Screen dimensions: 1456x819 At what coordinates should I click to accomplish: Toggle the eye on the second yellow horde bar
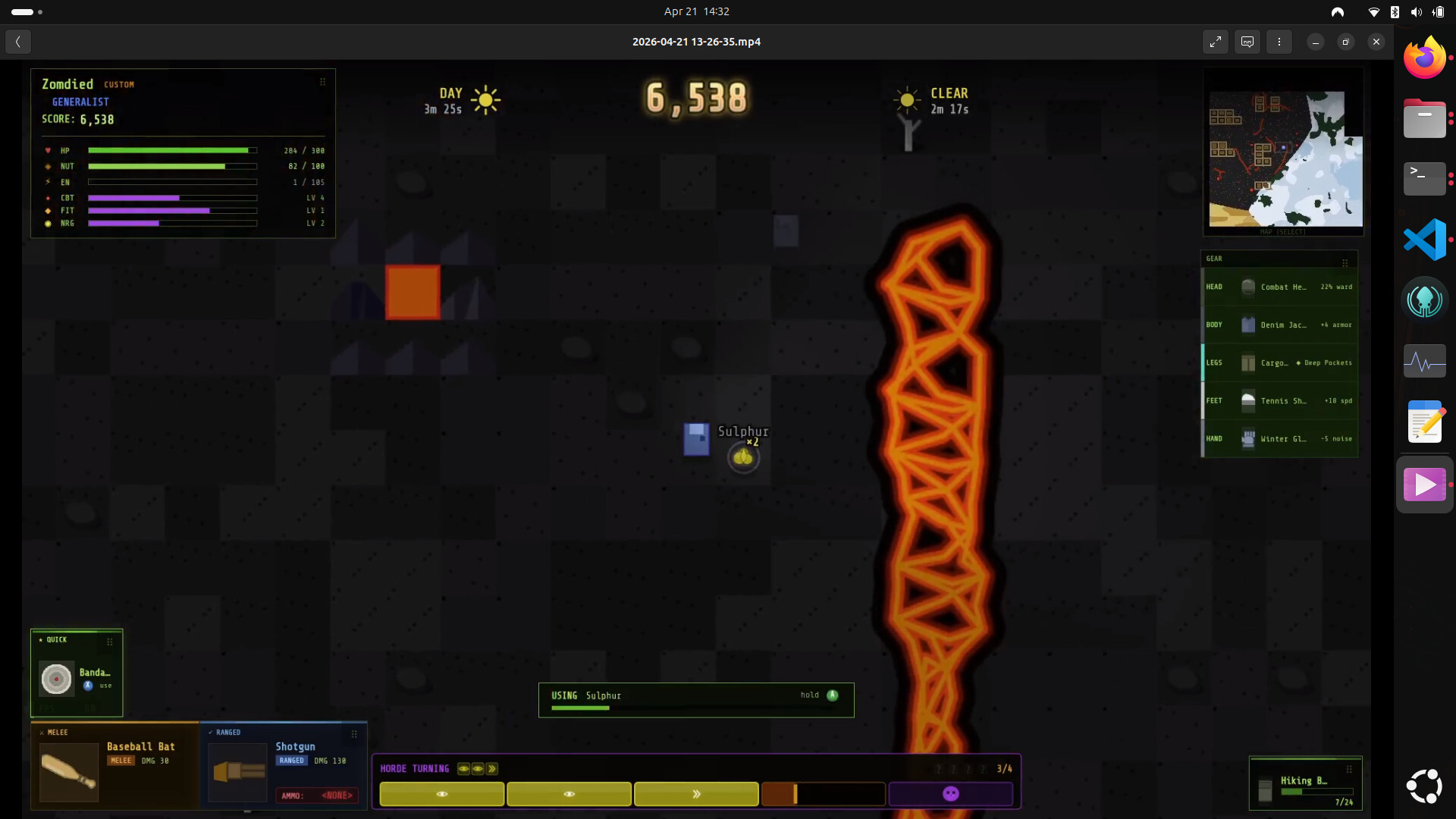pyautogui.click(x=570, y=794)
